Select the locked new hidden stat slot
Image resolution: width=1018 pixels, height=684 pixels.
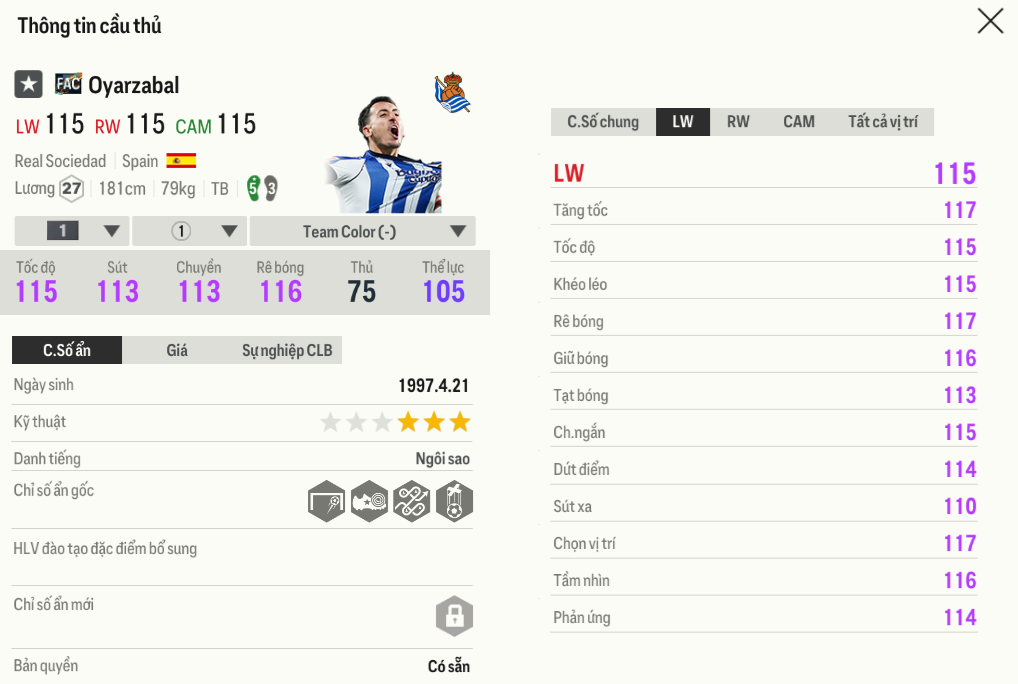point(454,615)
